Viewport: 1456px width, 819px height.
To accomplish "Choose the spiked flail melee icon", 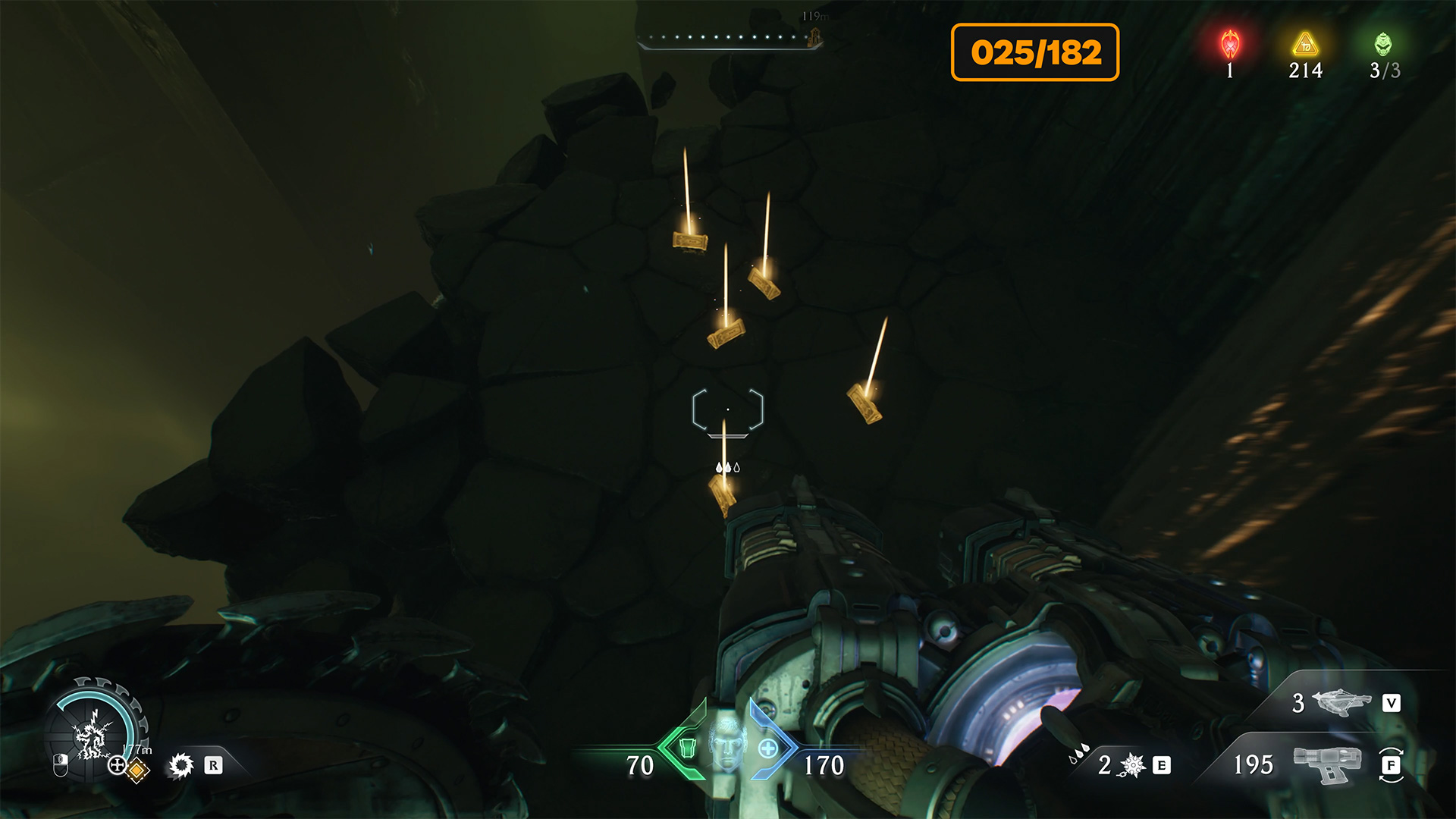I will pos(1133,765).
